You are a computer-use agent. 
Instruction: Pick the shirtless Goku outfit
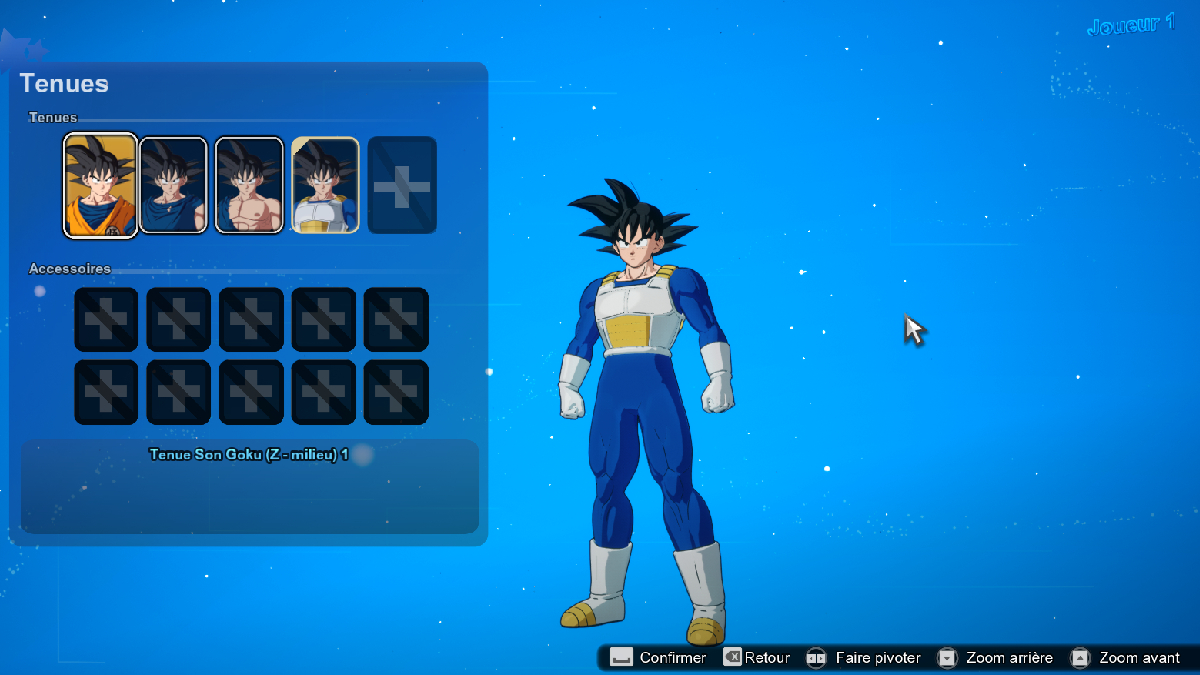(249, 185)
